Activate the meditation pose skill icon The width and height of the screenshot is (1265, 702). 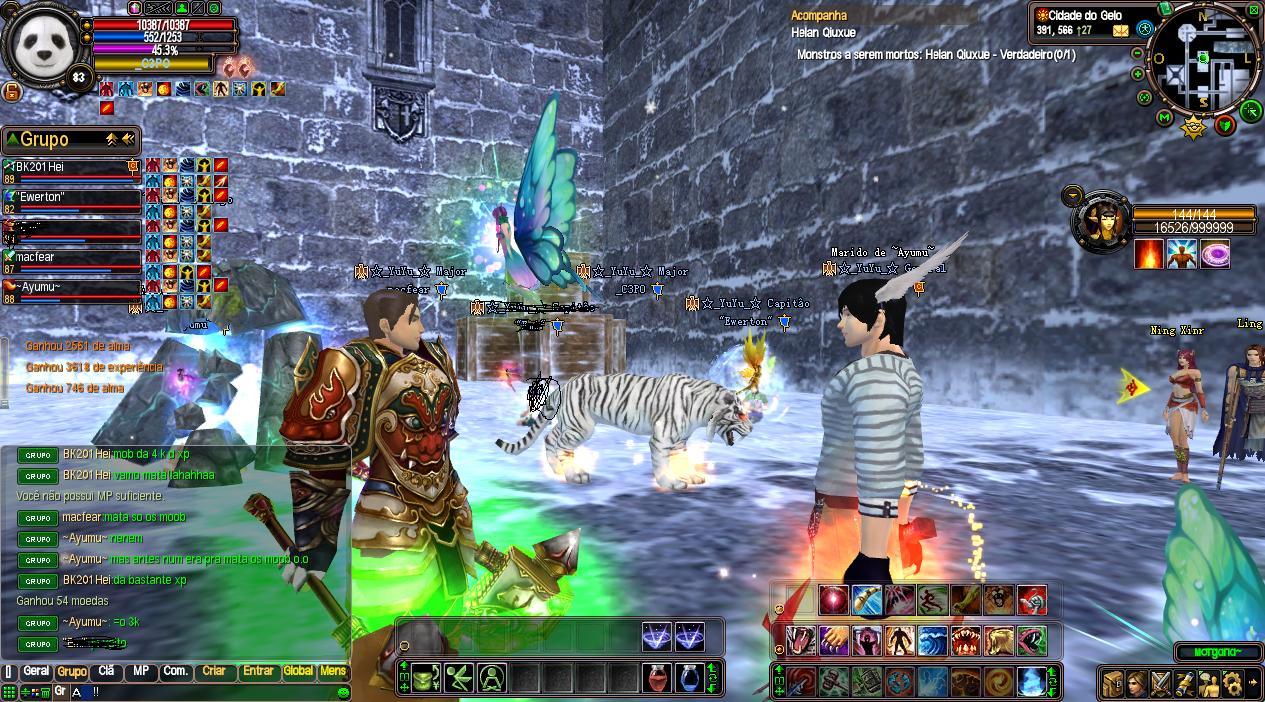[x=490, y=677]
